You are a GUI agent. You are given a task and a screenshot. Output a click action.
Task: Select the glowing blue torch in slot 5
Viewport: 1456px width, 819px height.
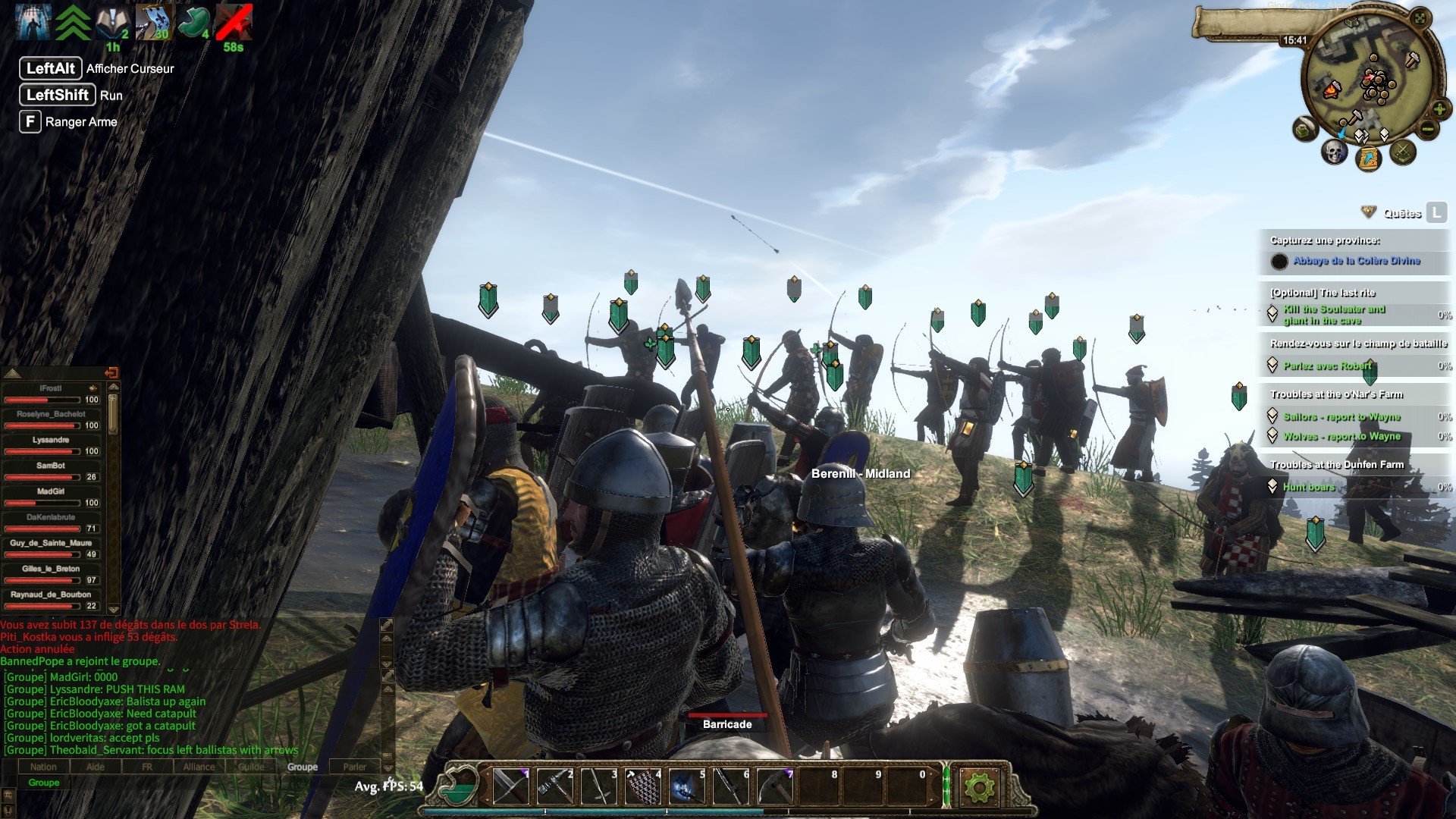click(687, 786)
